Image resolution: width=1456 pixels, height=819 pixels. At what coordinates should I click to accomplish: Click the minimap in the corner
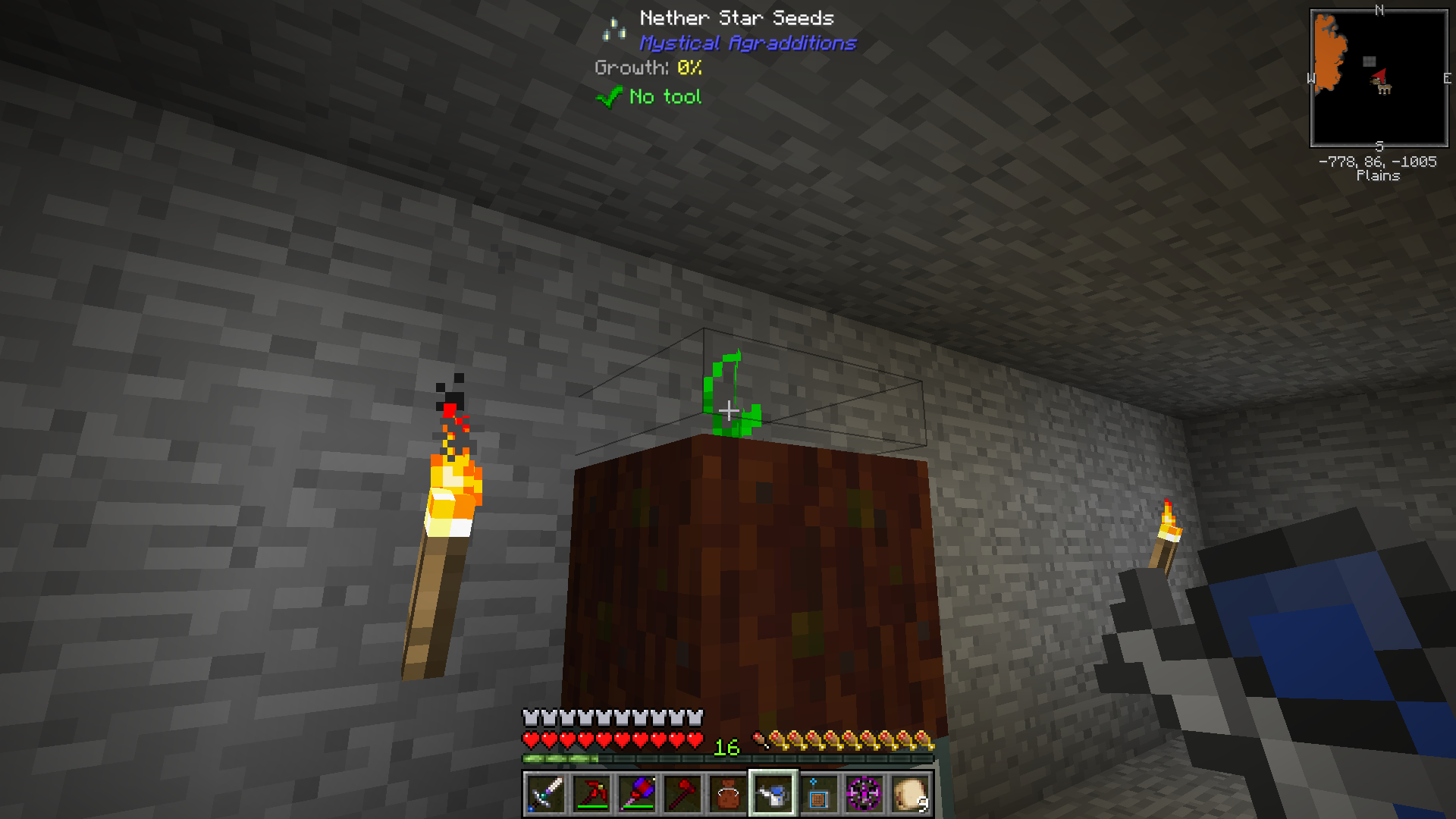click(1379, 78)
